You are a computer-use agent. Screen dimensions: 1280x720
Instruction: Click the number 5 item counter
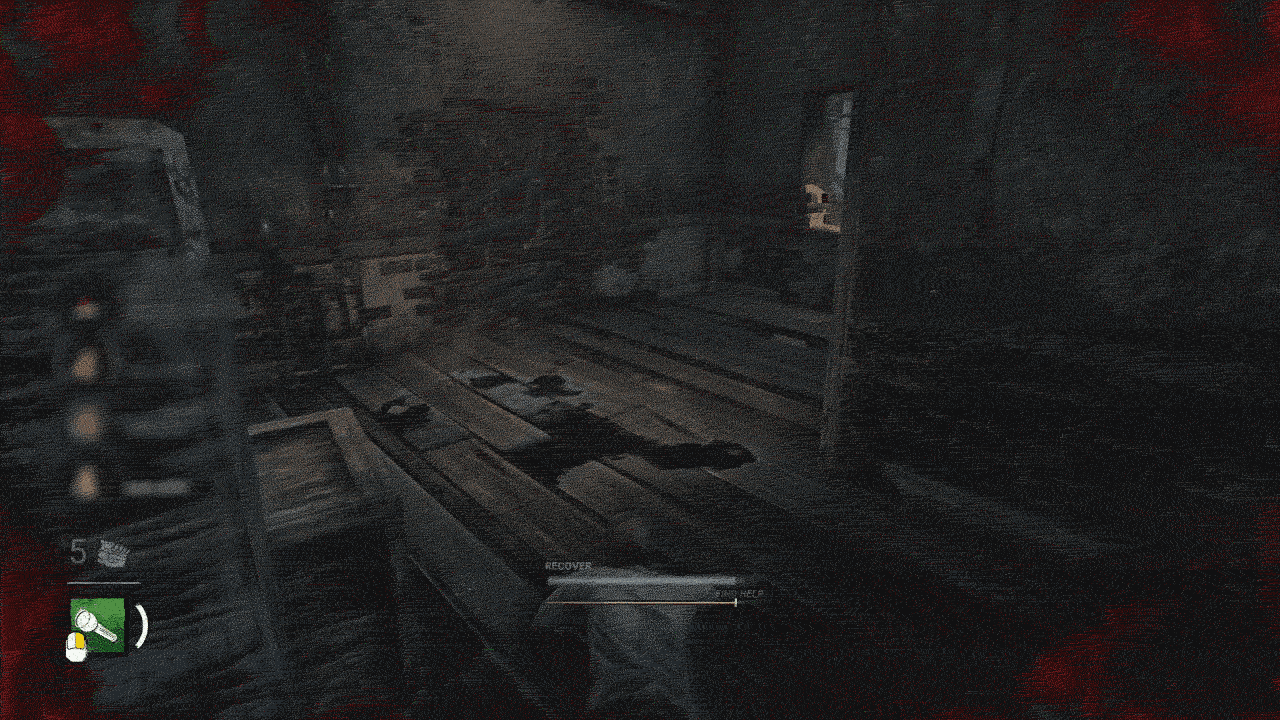click(x=78, y=550)
